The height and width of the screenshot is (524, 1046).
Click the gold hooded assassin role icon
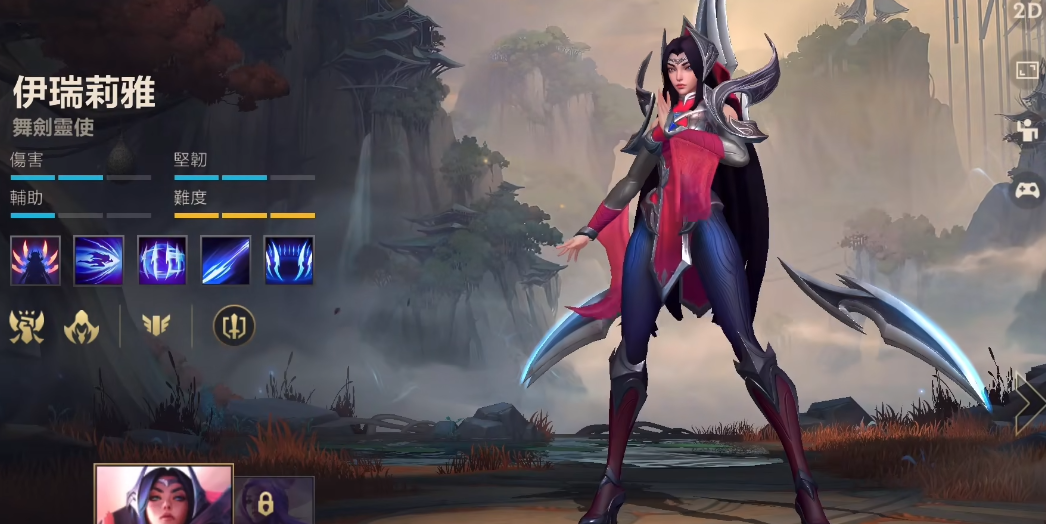point(81,326)
